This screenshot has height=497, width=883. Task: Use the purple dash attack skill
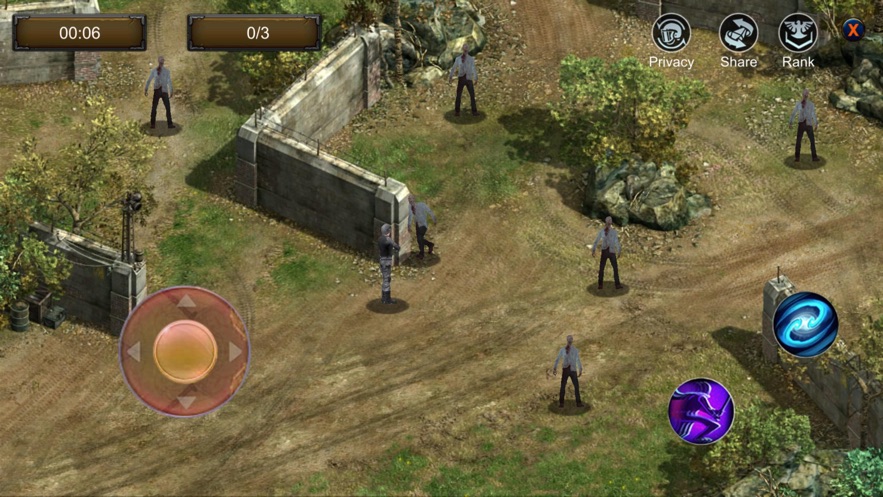click(x=701, y=411)
